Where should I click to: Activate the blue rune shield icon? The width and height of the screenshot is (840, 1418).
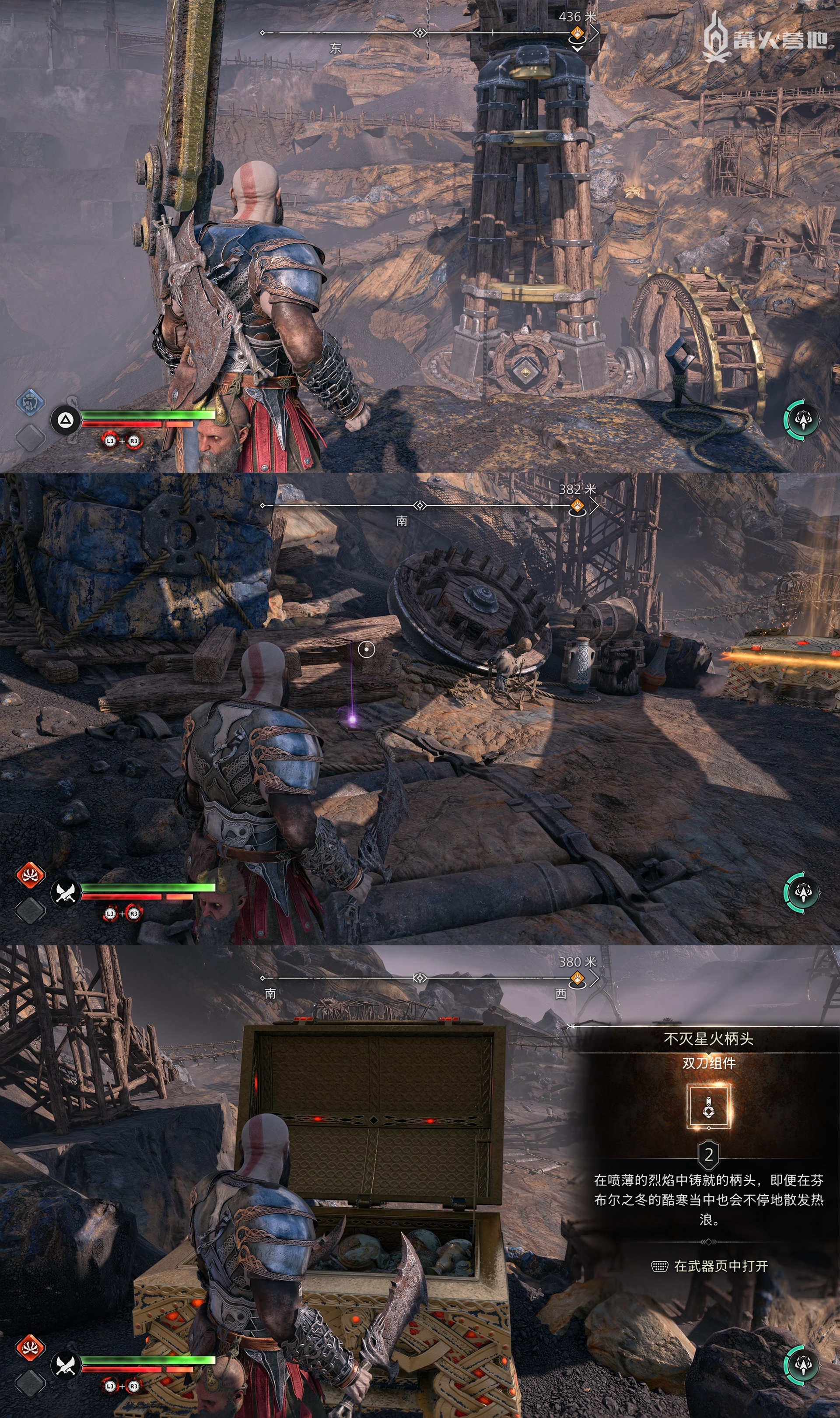coord(29,402)
